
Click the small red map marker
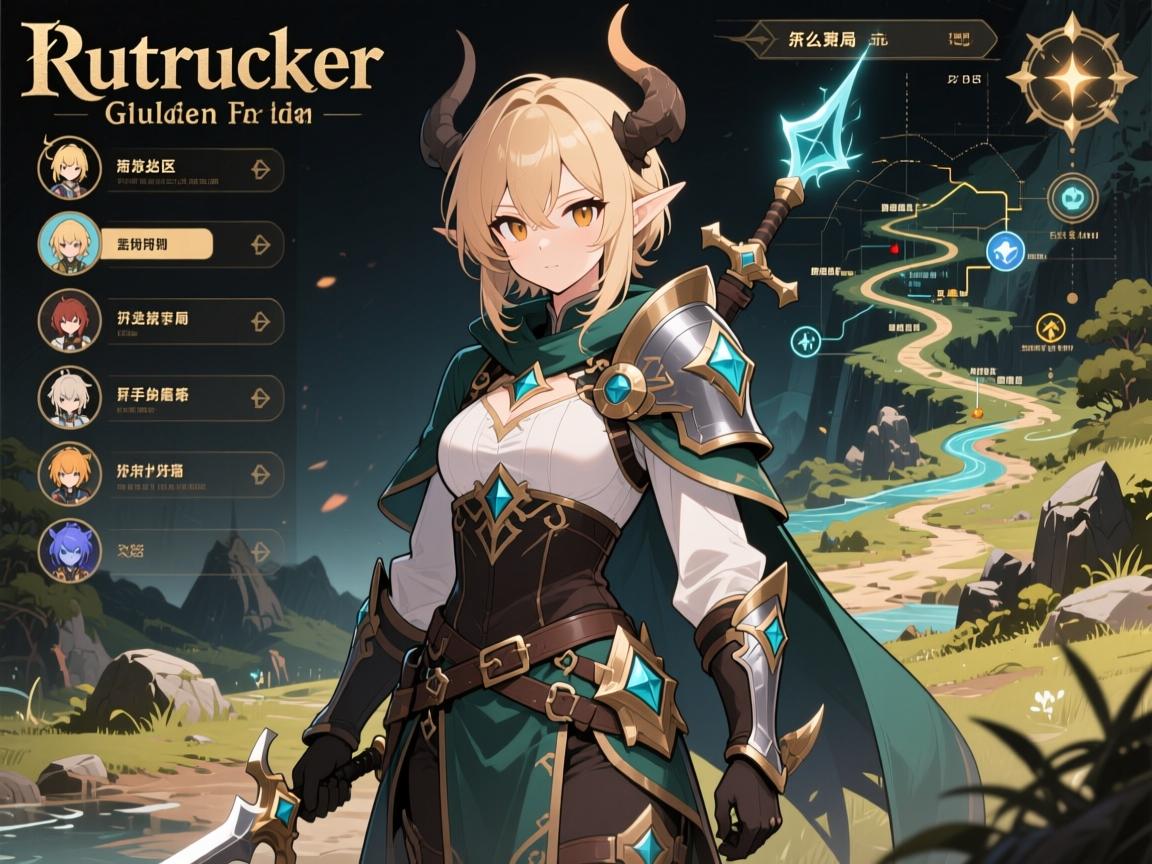click(x=894, y=247)
